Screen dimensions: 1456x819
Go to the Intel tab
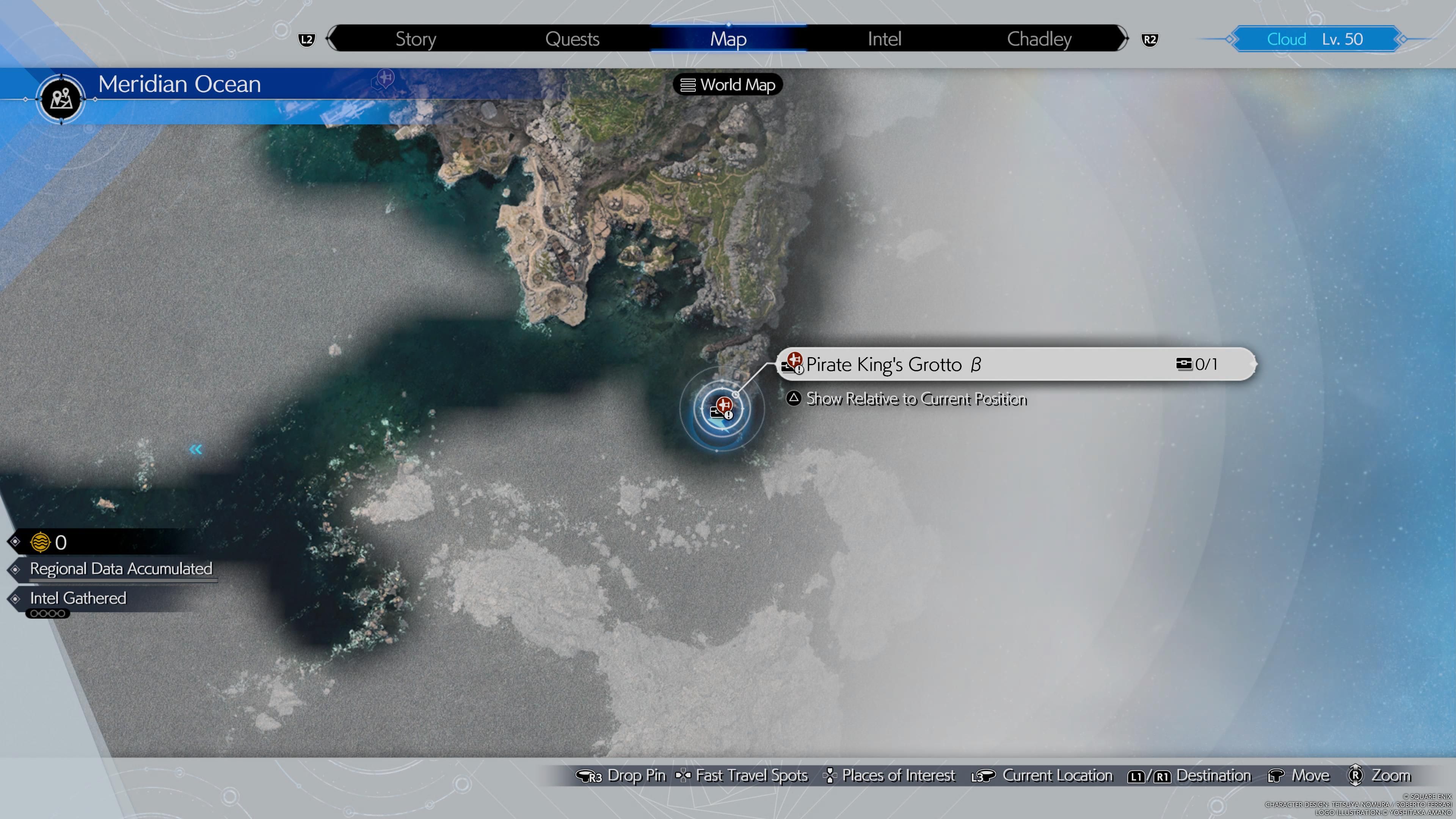[x=884, y=39]
